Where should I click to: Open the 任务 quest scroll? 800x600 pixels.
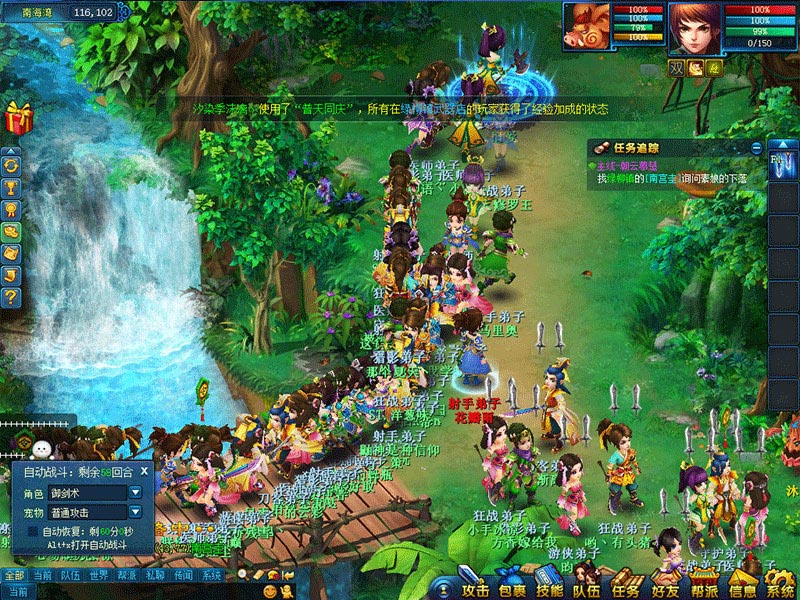pyautogui.click(x=625, y=586)
